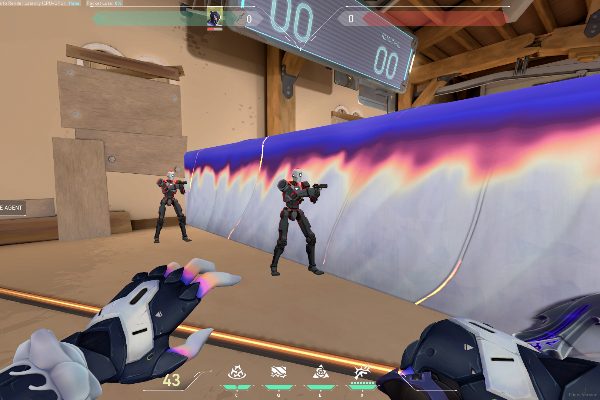
Task: Select the rectangular wall ability icon
Action: coord(279,371)
